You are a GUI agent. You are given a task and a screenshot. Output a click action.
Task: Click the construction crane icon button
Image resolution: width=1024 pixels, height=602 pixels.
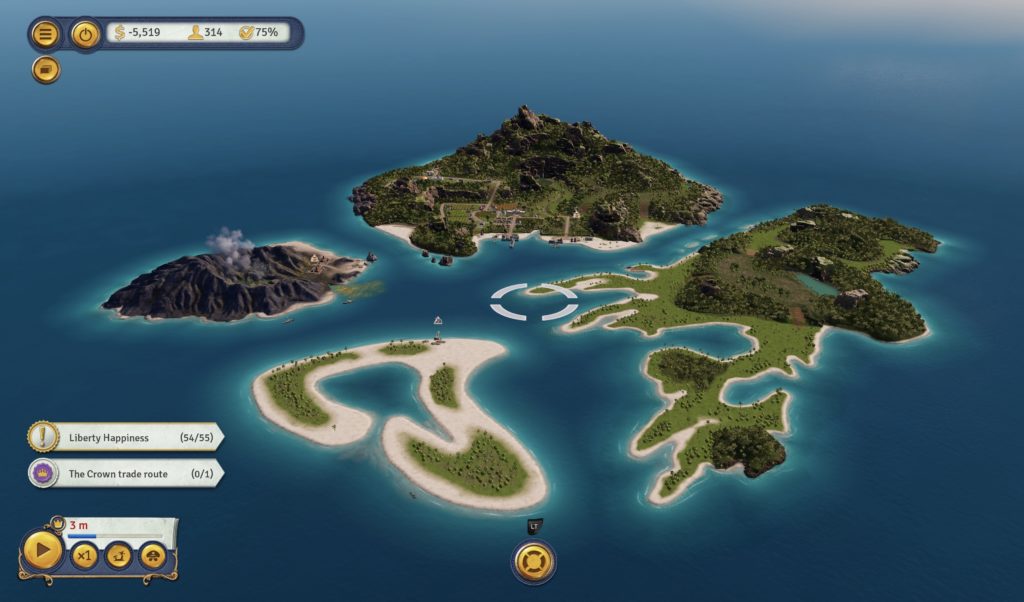click(x=119, y=555)
